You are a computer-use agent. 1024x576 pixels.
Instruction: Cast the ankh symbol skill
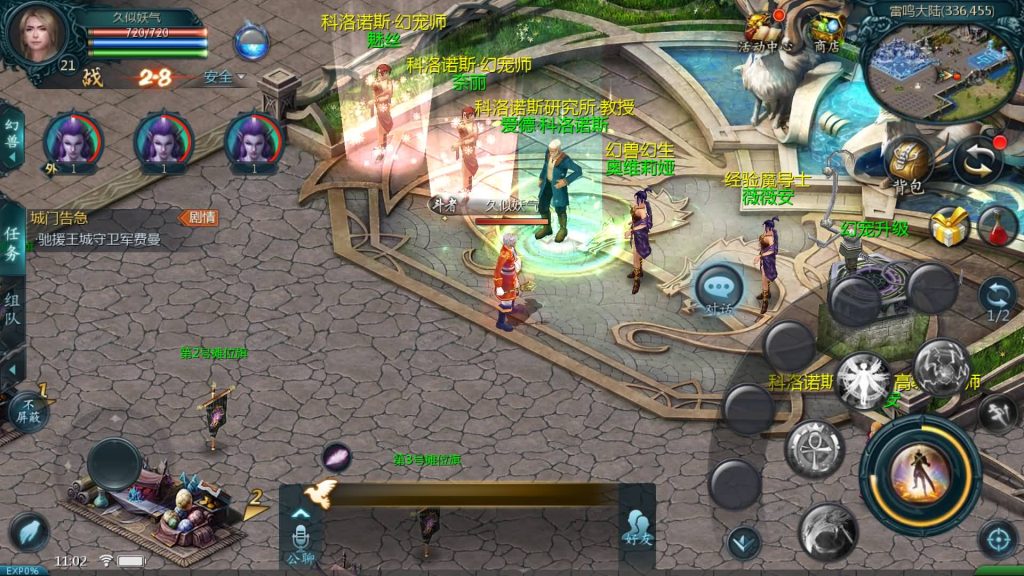tap(814, 448)
